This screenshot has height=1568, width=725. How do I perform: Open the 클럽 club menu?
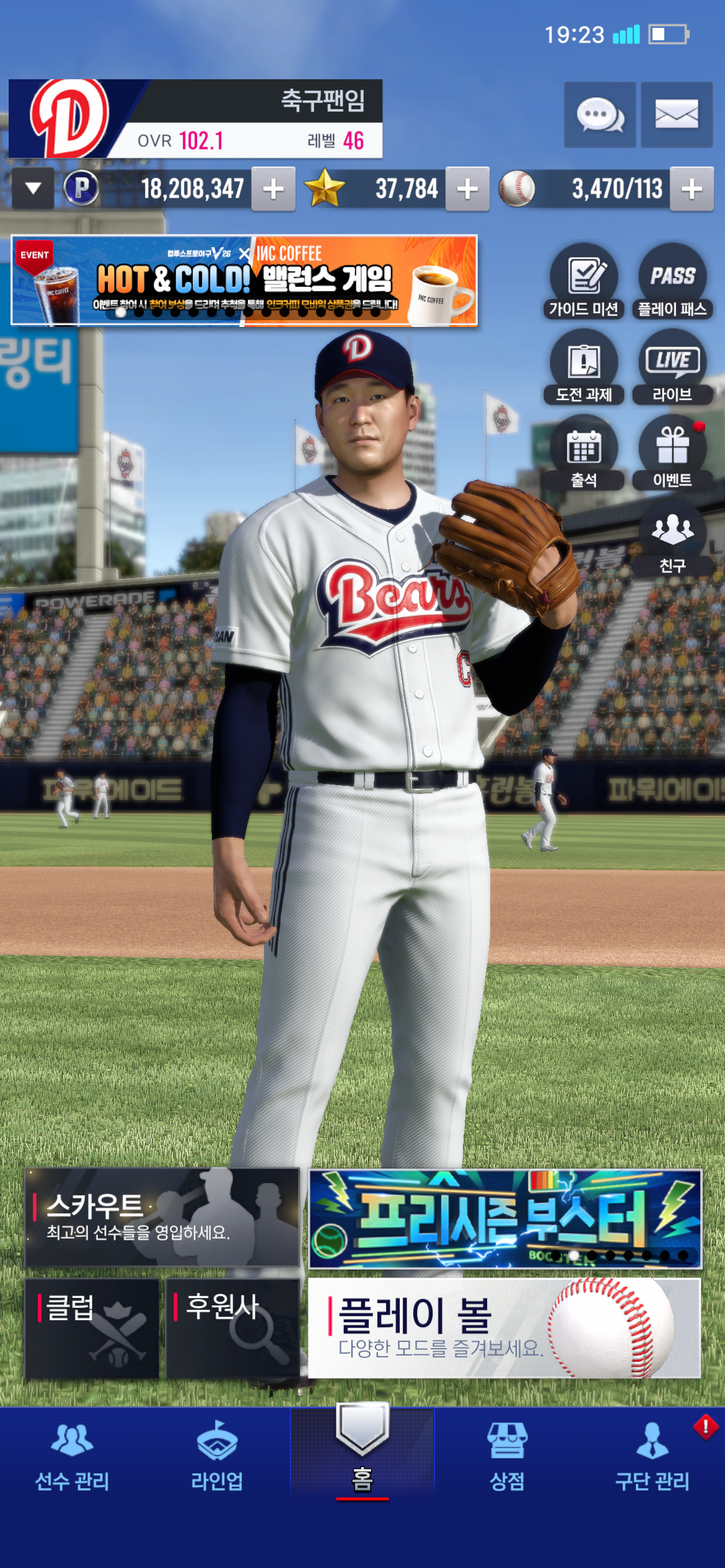point(92,1329)
